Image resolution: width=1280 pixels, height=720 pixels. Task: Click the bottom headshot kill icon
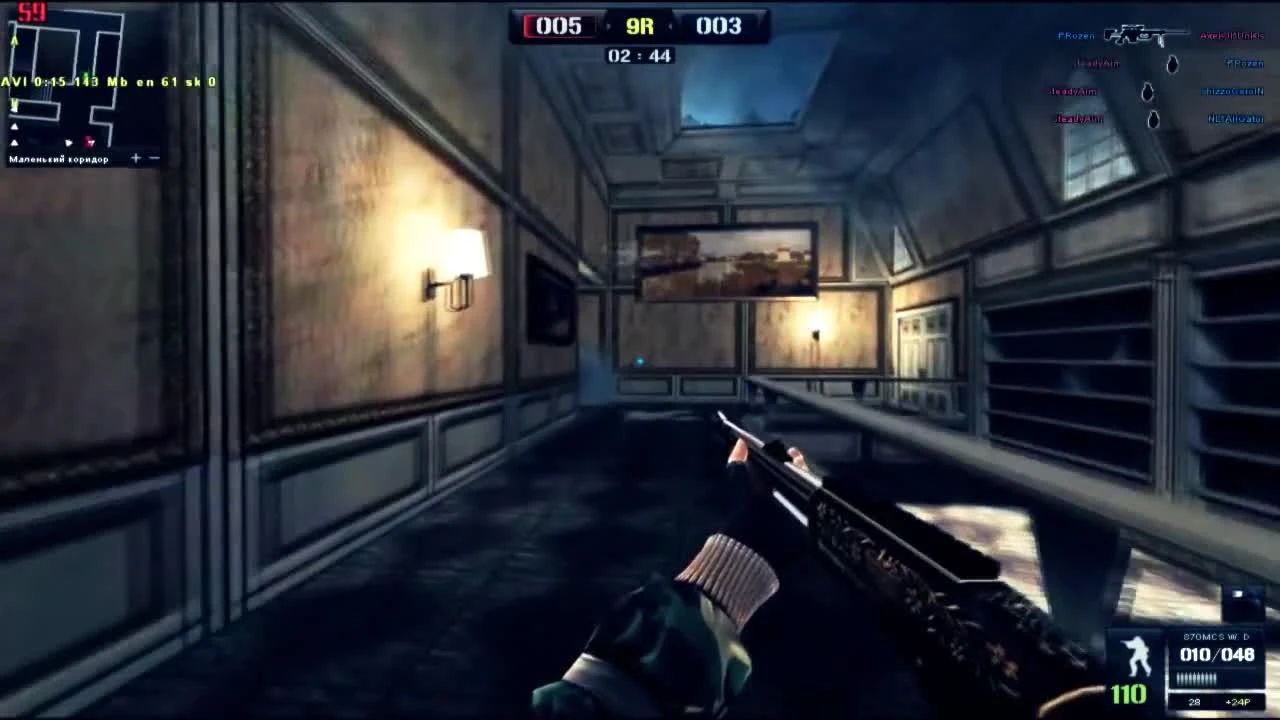point(1153,118)
